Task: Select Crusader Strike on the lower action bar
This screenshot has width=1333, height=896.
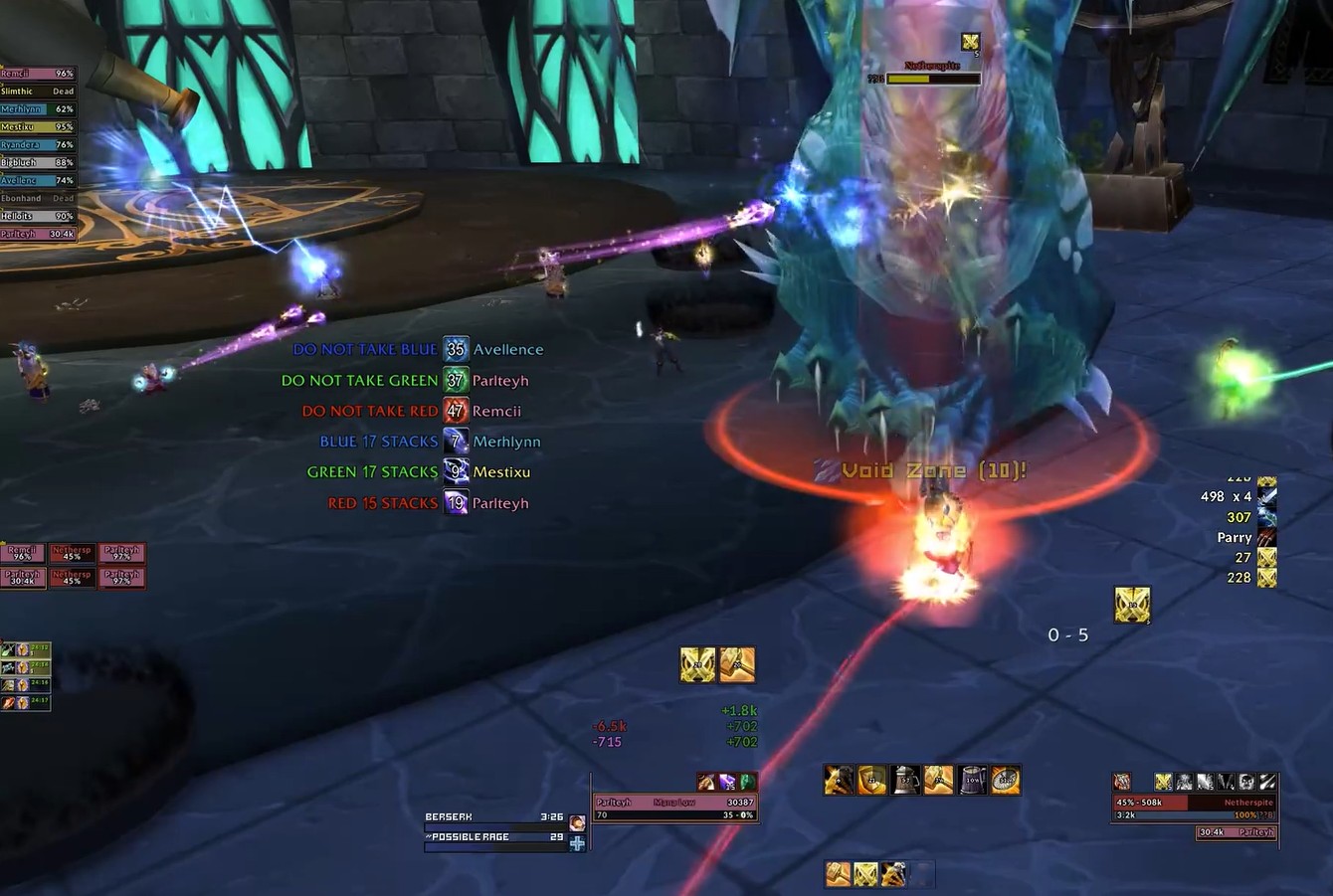Action: 890,872
